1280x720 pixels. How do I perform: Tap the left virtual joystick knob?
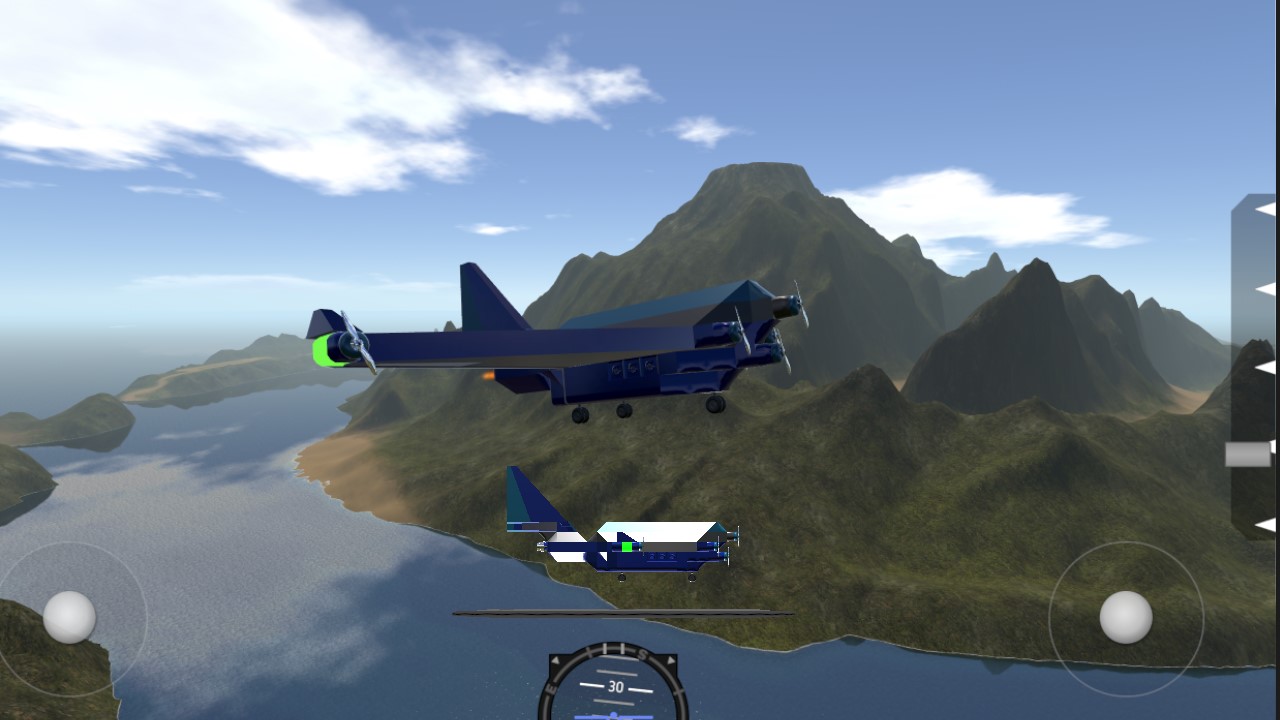(70, 616)
